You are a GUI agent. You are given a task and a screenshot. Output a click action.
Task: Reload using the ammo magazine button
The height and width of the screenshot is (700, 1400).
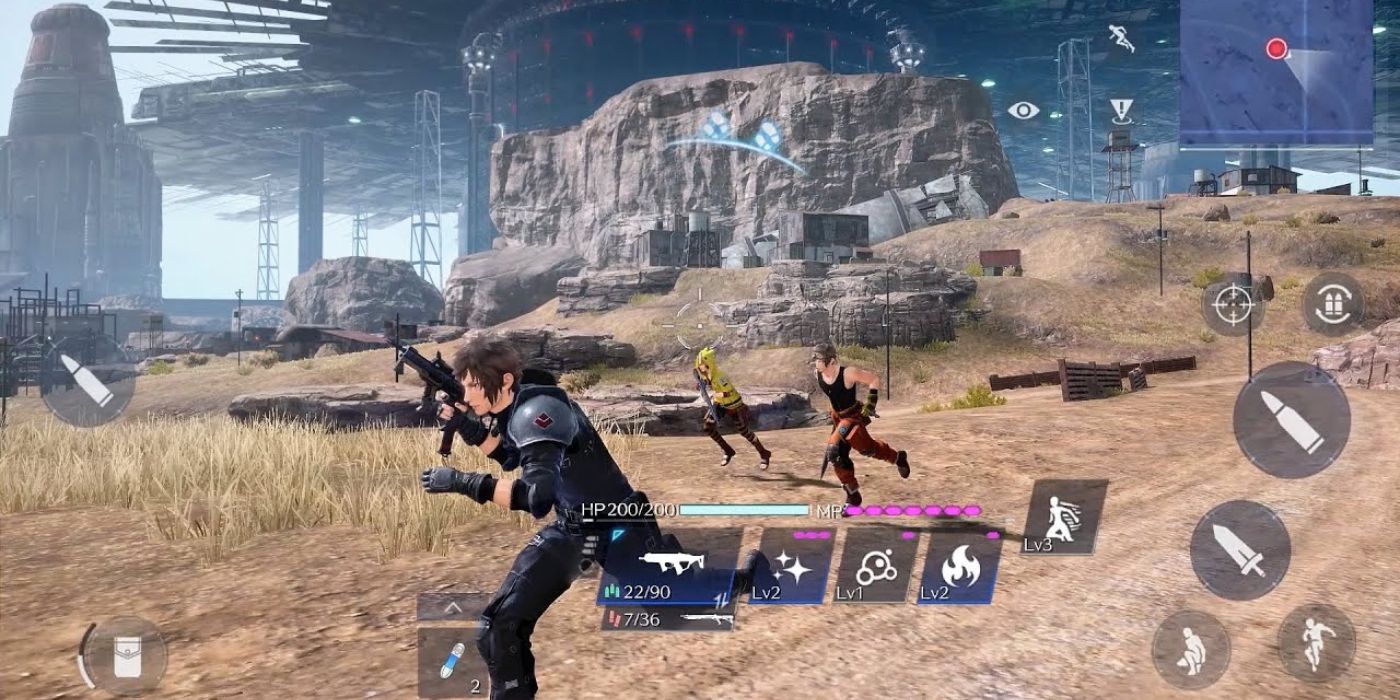tap(1332, 303)
